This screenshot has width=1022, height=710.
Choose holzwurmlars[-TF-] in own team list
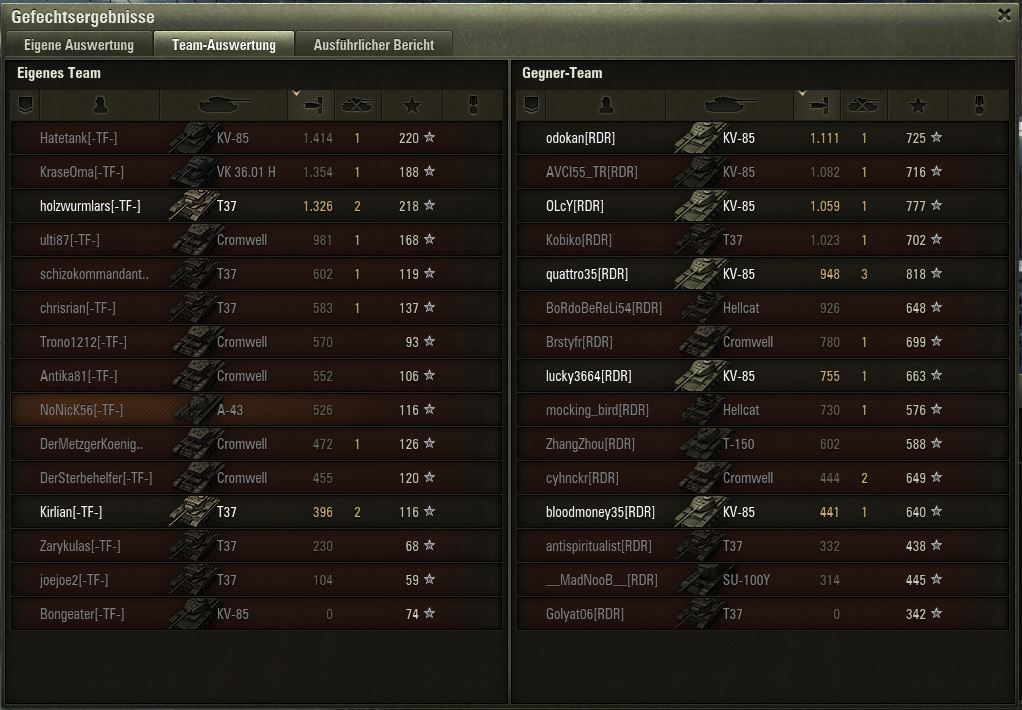click(256, 206)
